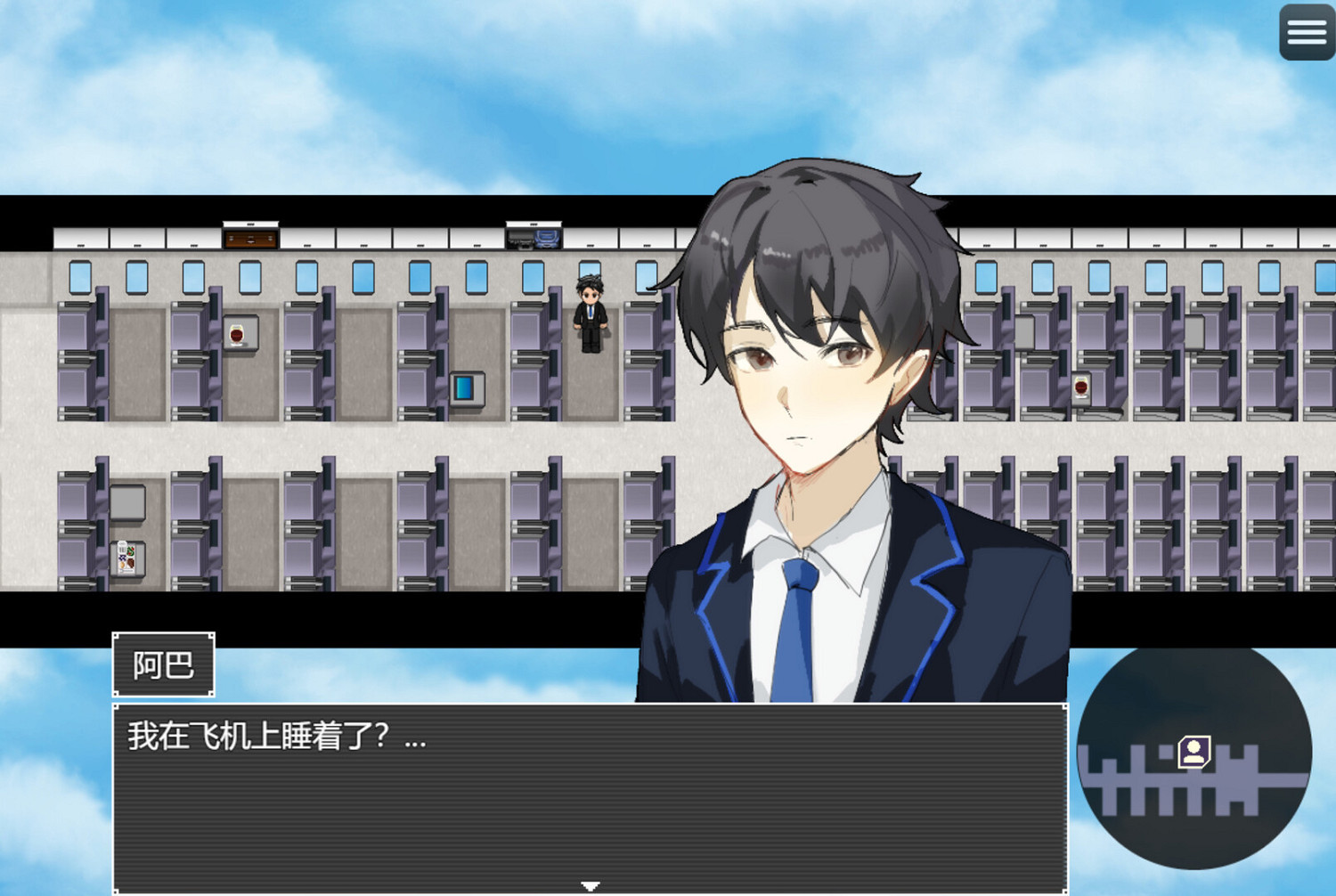Open the hamburger menu in the top-right corner

click(x=1306, y=32)
